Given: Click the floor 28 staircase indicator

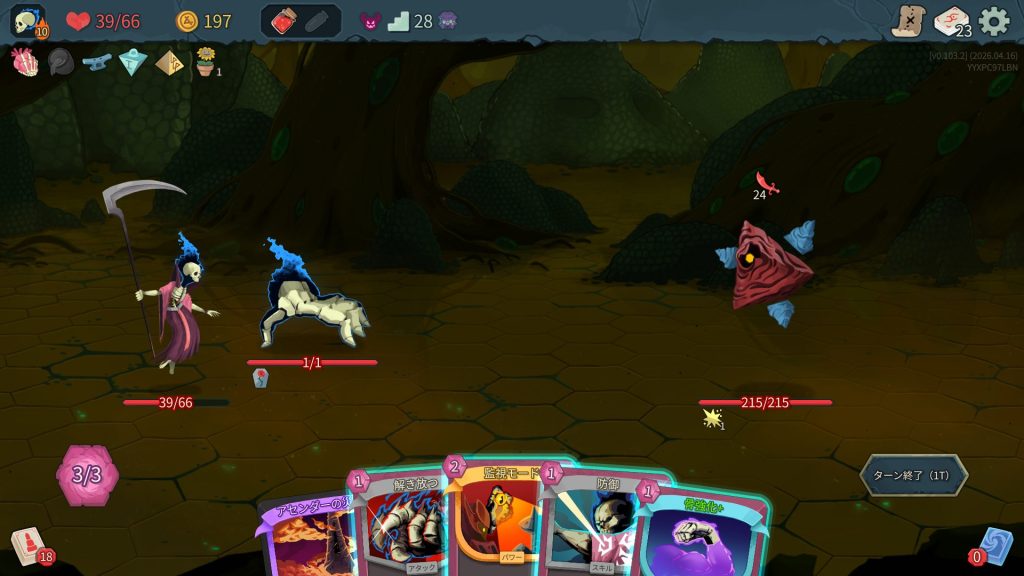Looking at the screenshot, I should (399, 21).
